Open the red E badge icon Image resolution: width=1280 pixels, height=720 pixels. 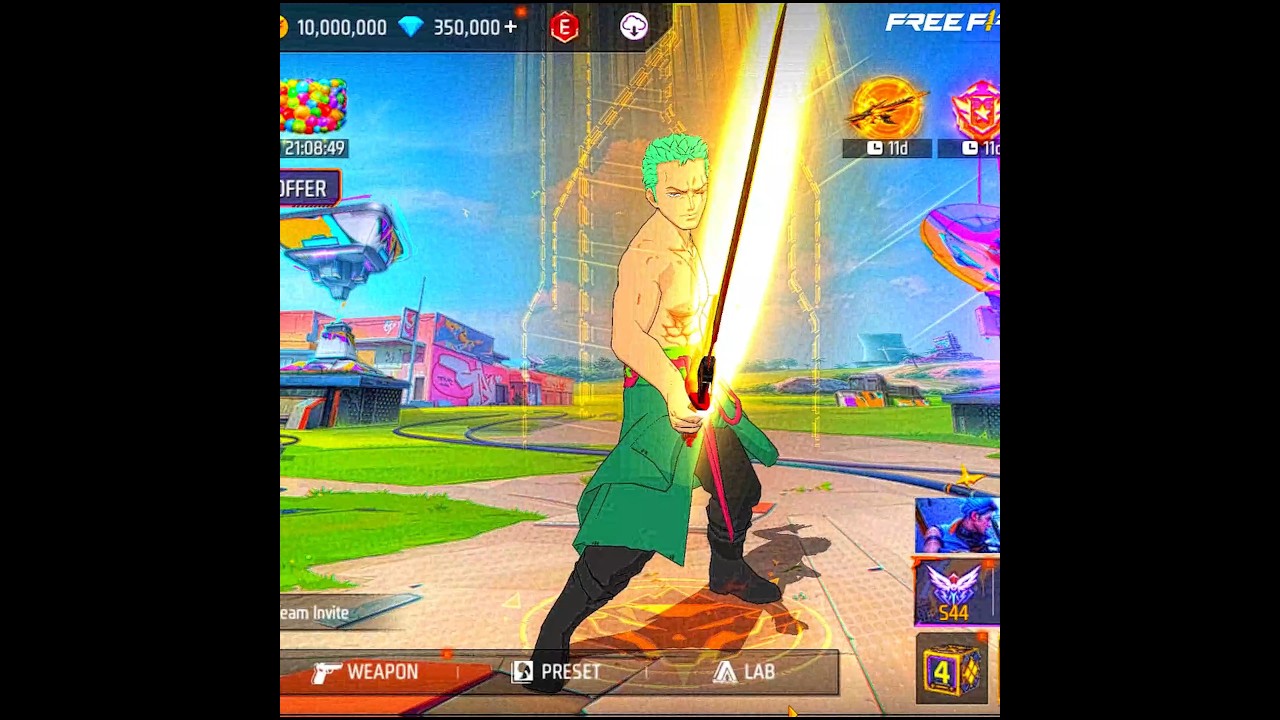pyautogui.click(x=564, y=27)
